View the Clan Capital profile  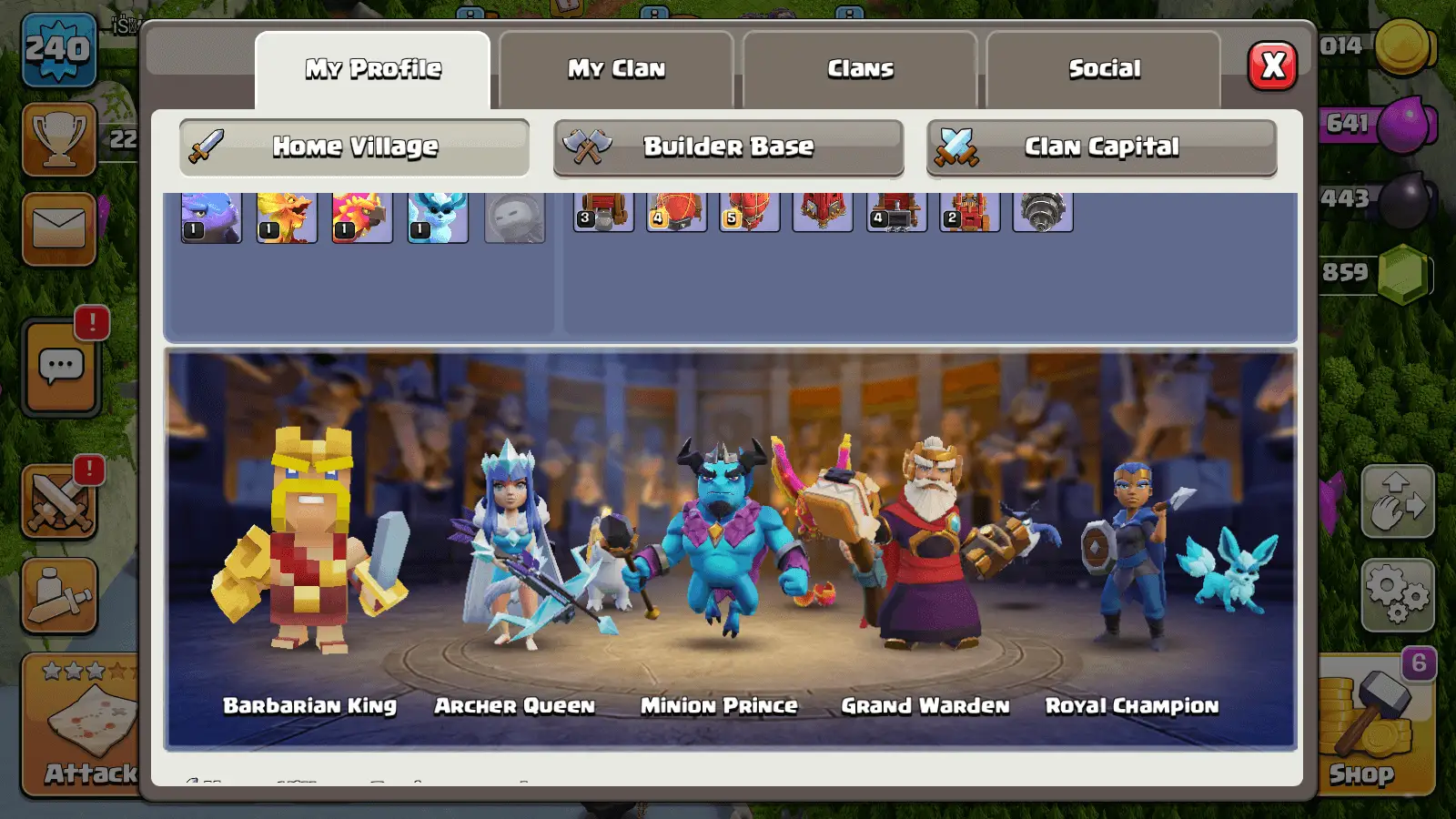1101,147
